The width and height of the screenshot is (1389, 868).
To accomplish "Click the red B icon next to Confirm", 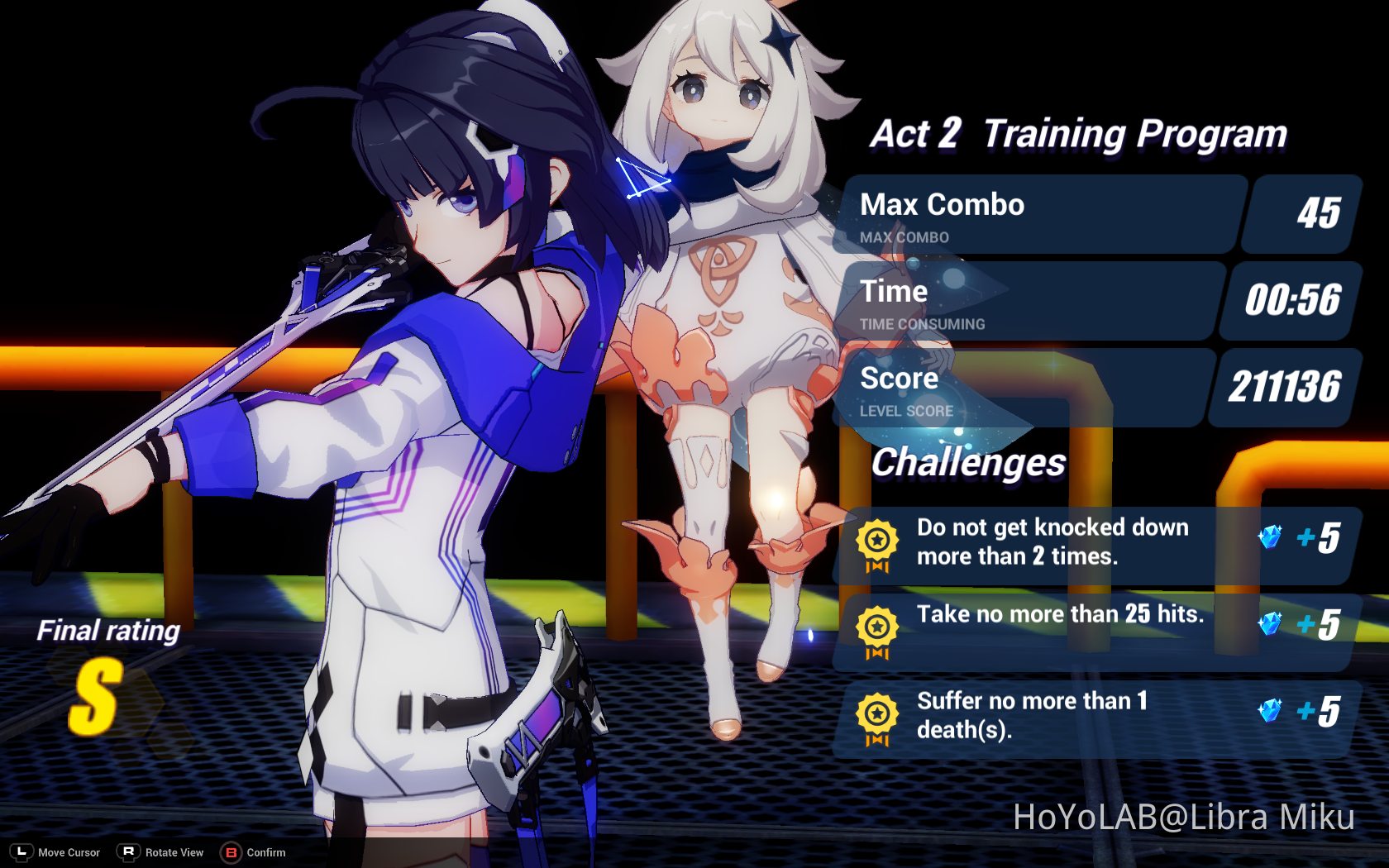I will click(231, 852).
